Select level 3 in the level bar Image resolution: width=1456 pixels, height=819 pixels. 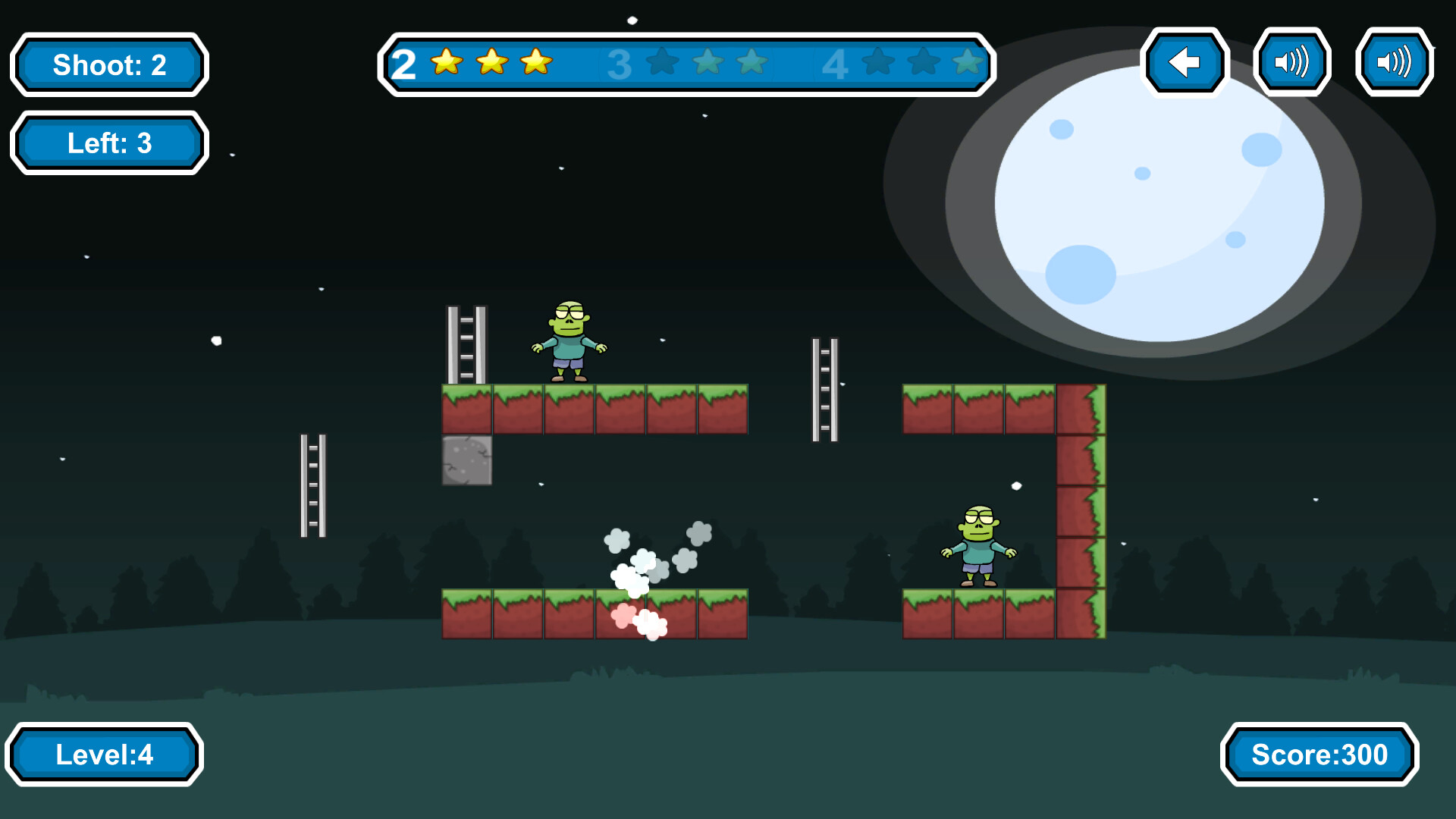click(x=620, y=64)
